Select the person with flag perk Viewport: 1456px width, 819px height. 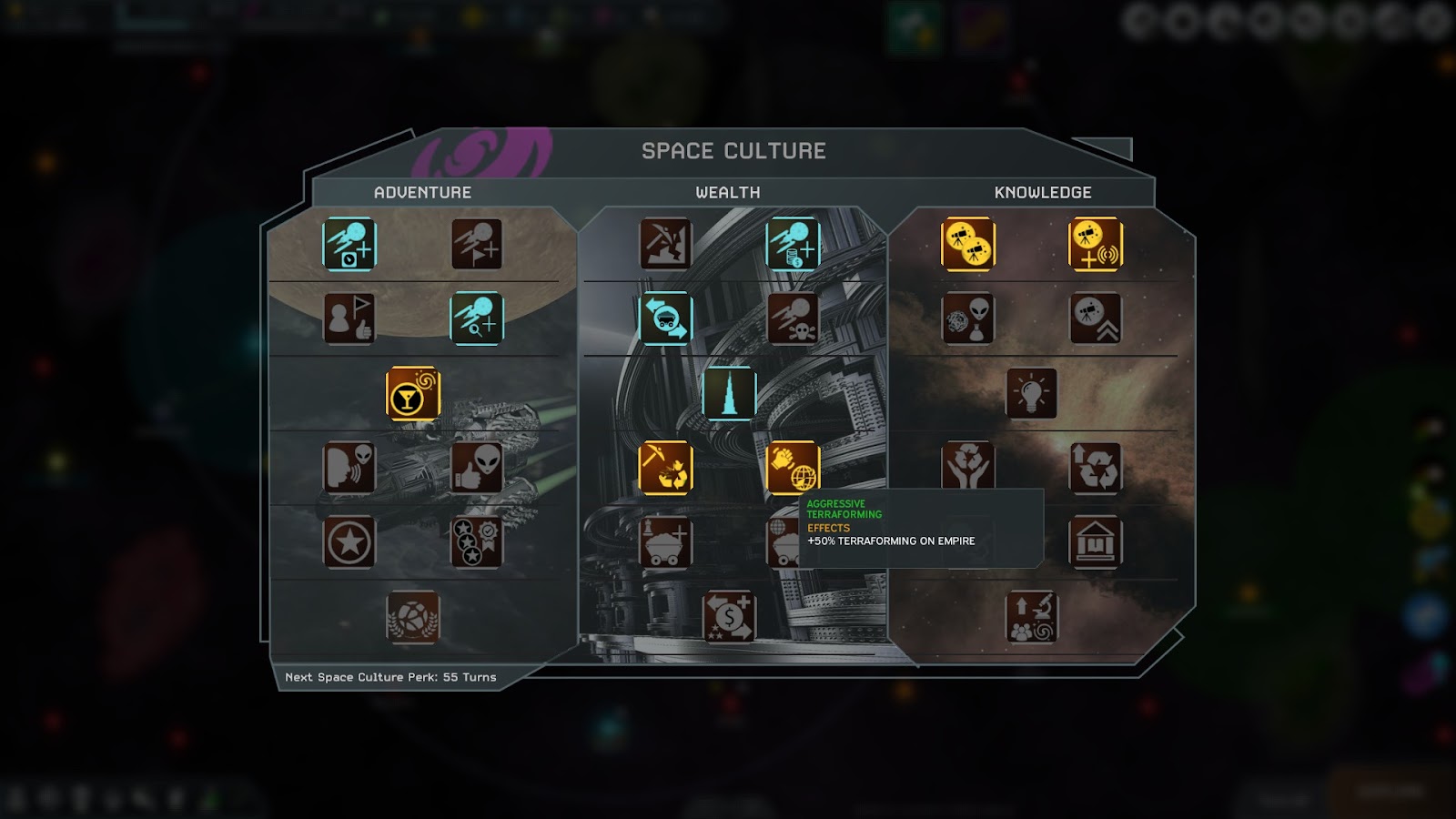click(349, 318)
